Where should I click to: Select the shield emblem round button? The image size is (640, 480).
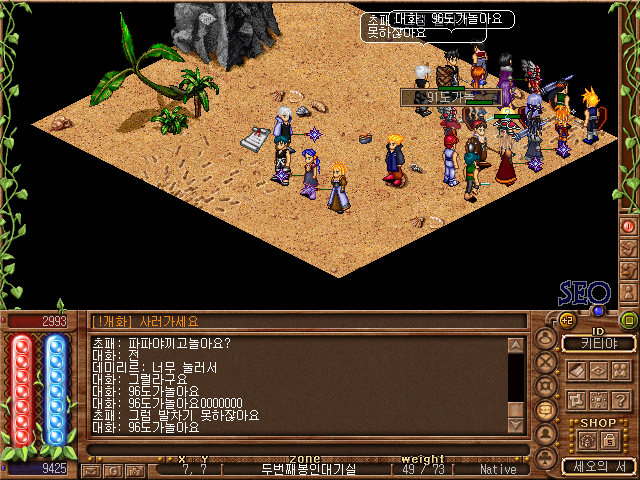point(546,386)
